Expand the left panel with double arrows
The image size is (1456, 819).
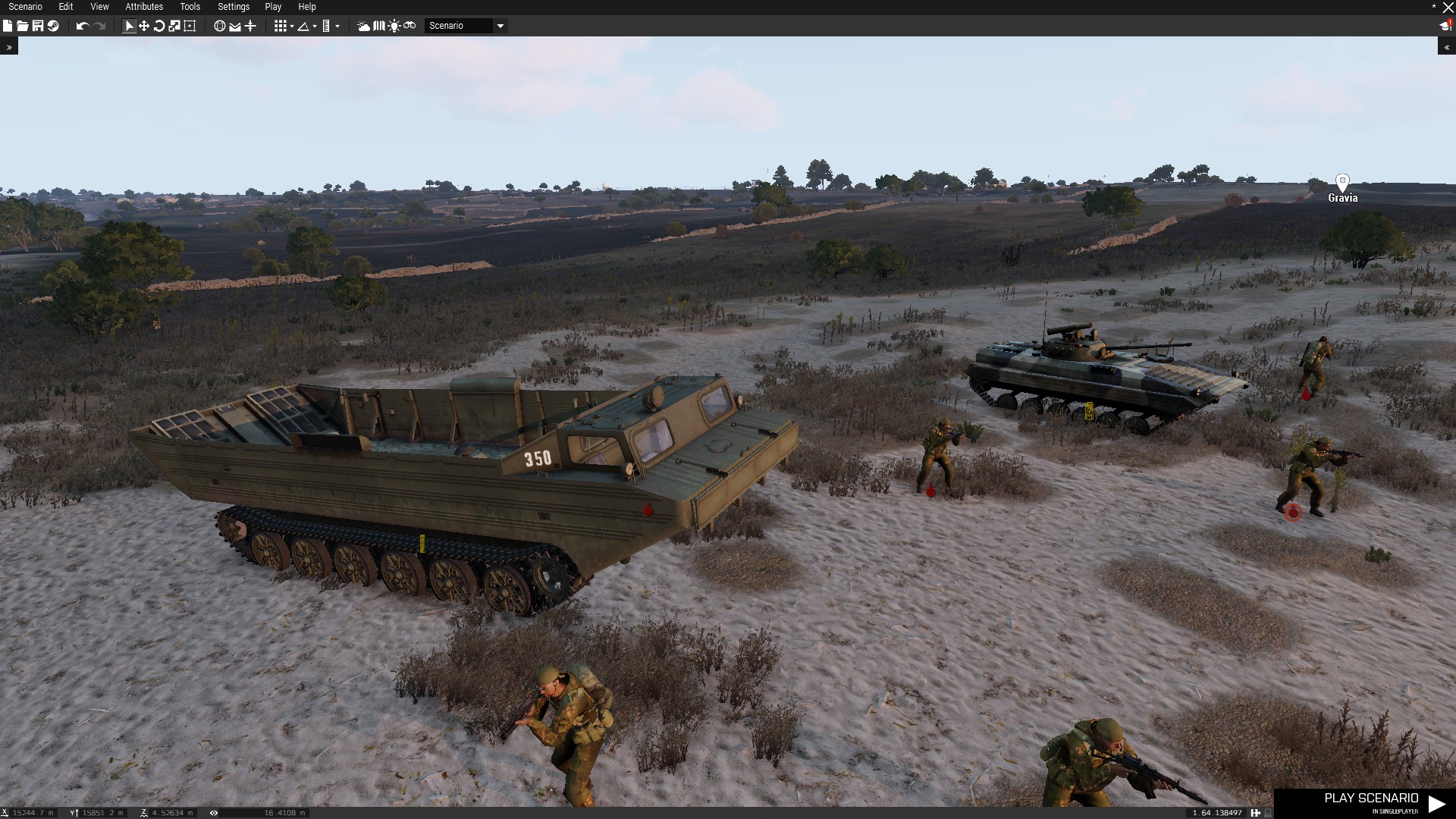[9, 47]
